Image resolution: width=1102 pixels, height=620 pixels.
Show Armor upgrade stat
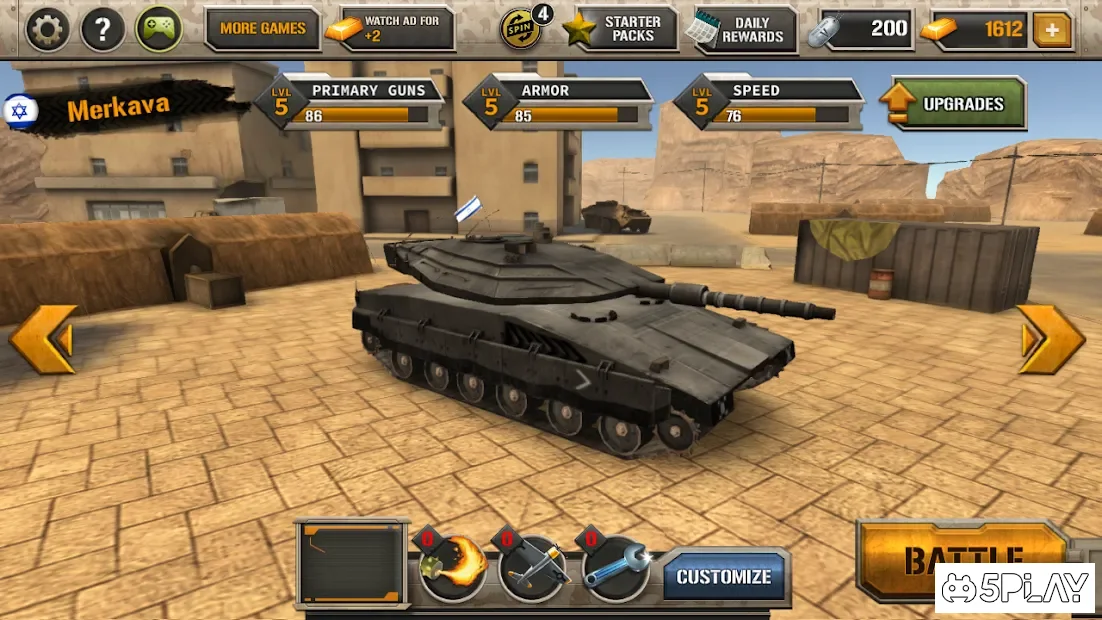tap(560, 103)
